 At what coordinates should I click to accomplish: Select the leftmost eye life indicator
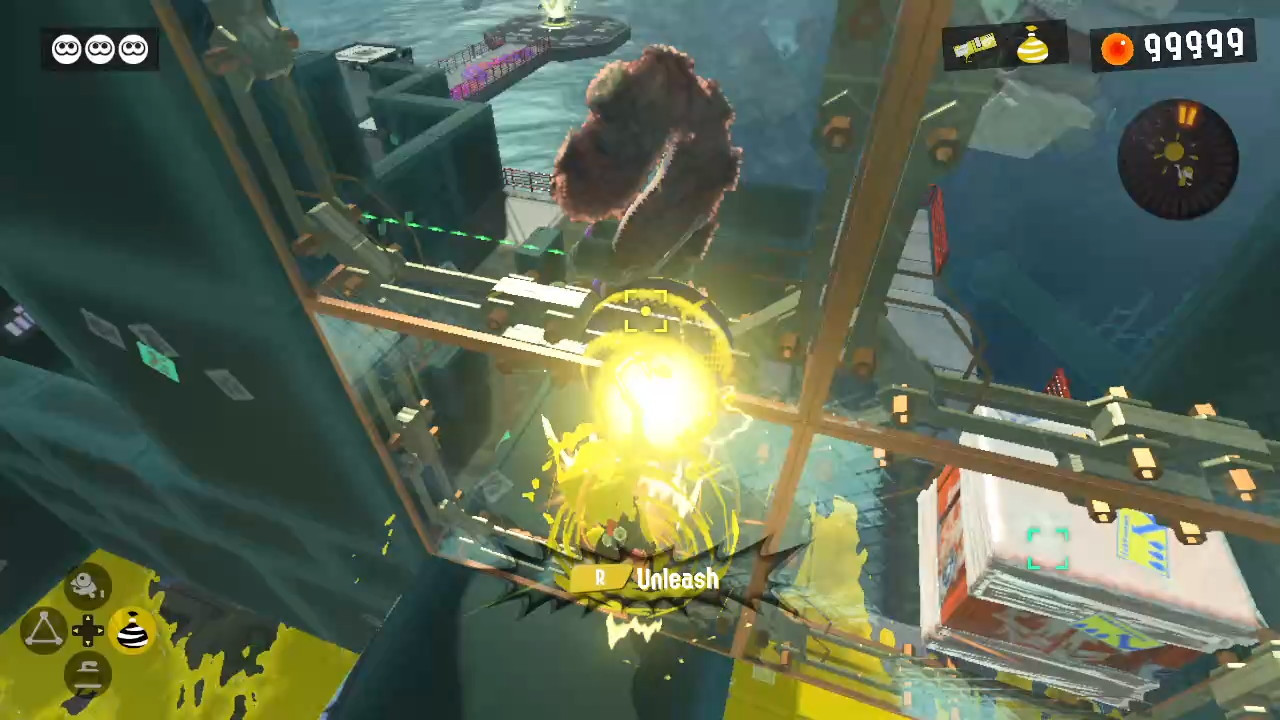pos(66,48)
